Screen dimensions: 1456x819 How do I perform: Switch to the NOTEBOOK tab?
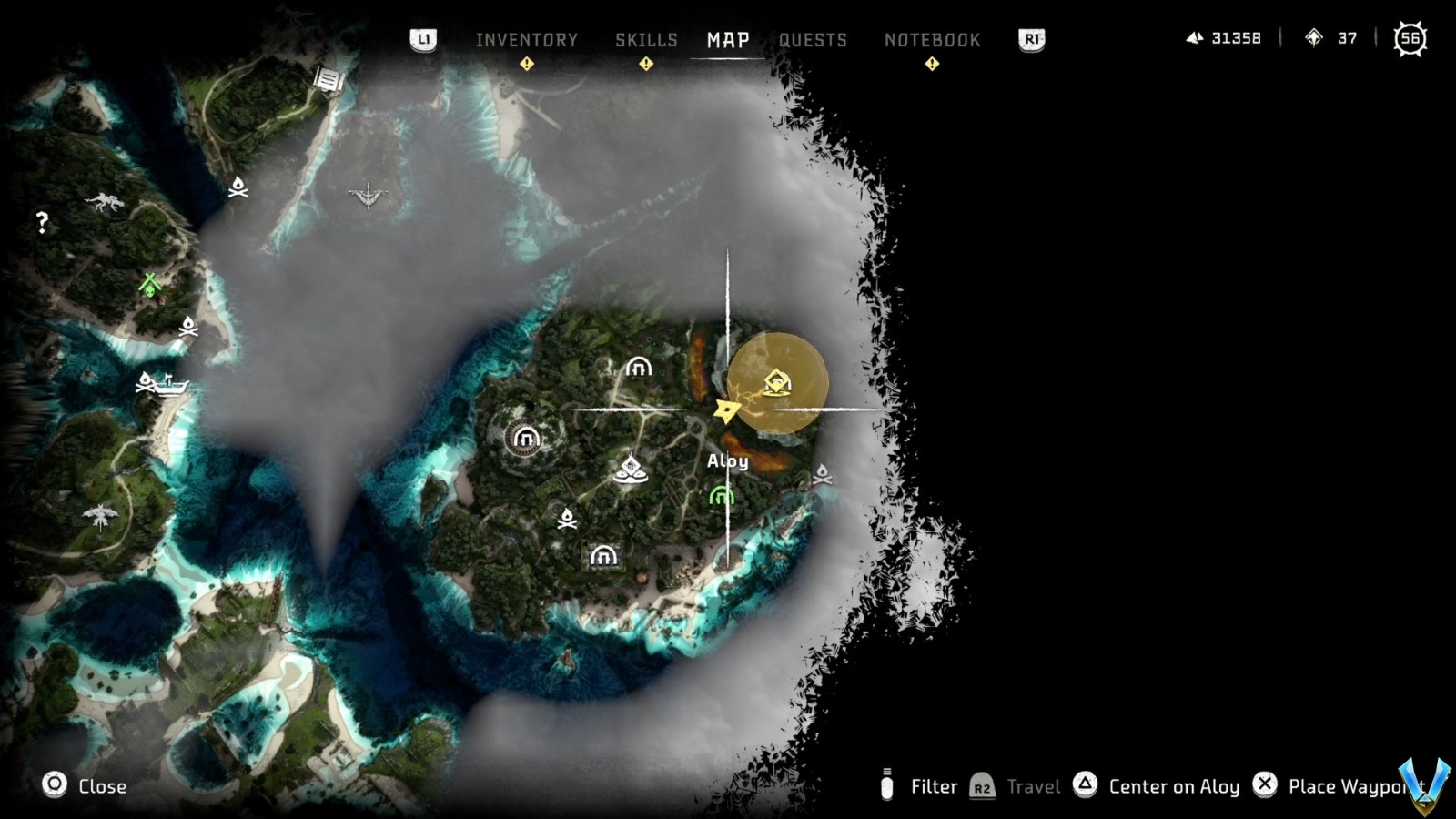pos(932,40)
